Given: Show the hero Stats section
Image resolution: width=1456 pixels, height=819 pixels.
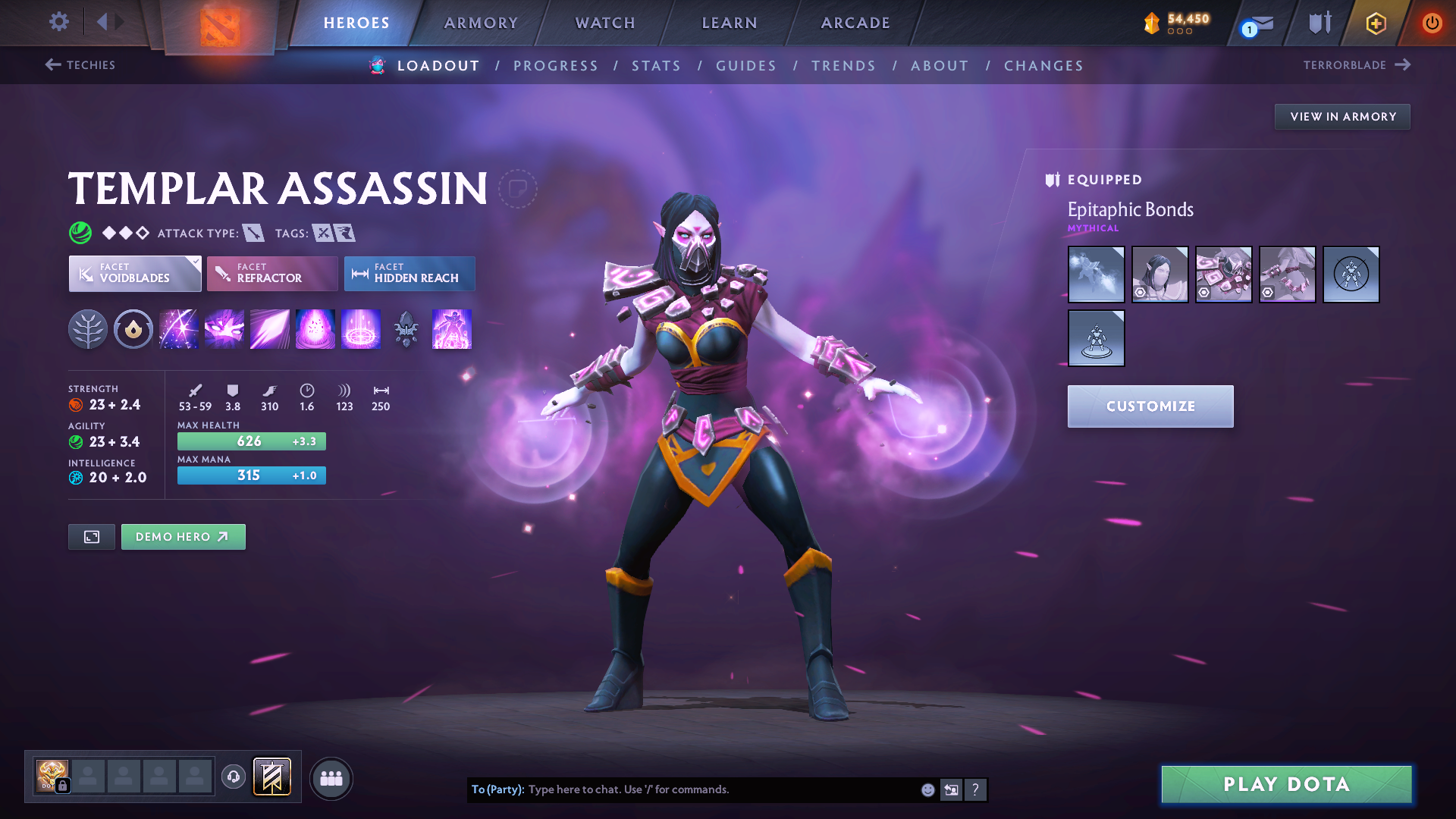Looking at the screenshot, I should tap(656, 66).
